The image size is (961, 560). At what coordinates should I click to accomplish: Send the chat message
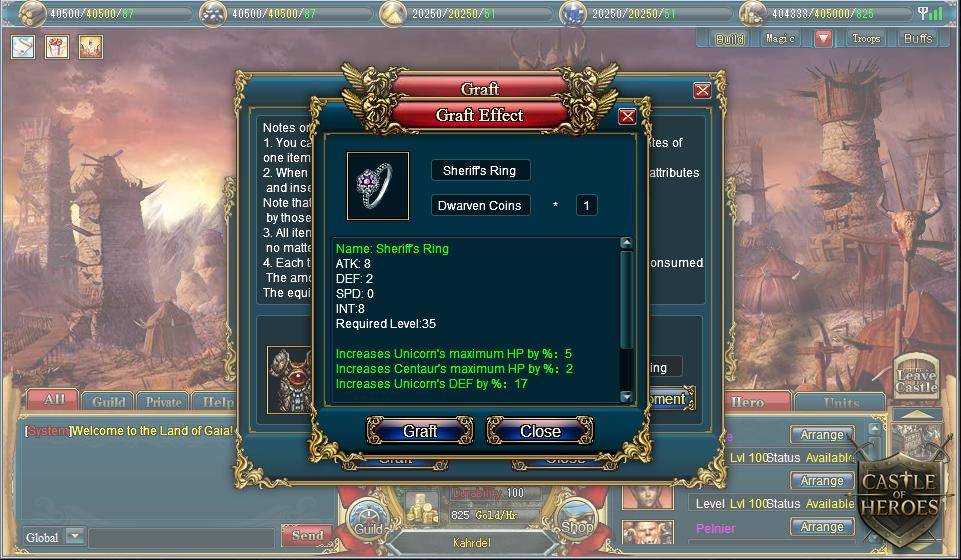[x=307, y=536]
